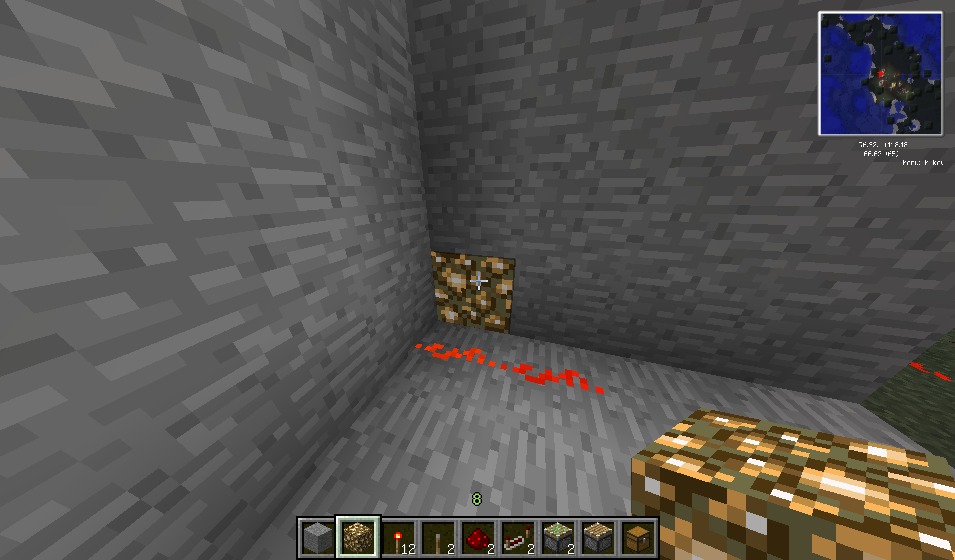
Task: Select the redstone dust slot
Action: tap(478, 538)
